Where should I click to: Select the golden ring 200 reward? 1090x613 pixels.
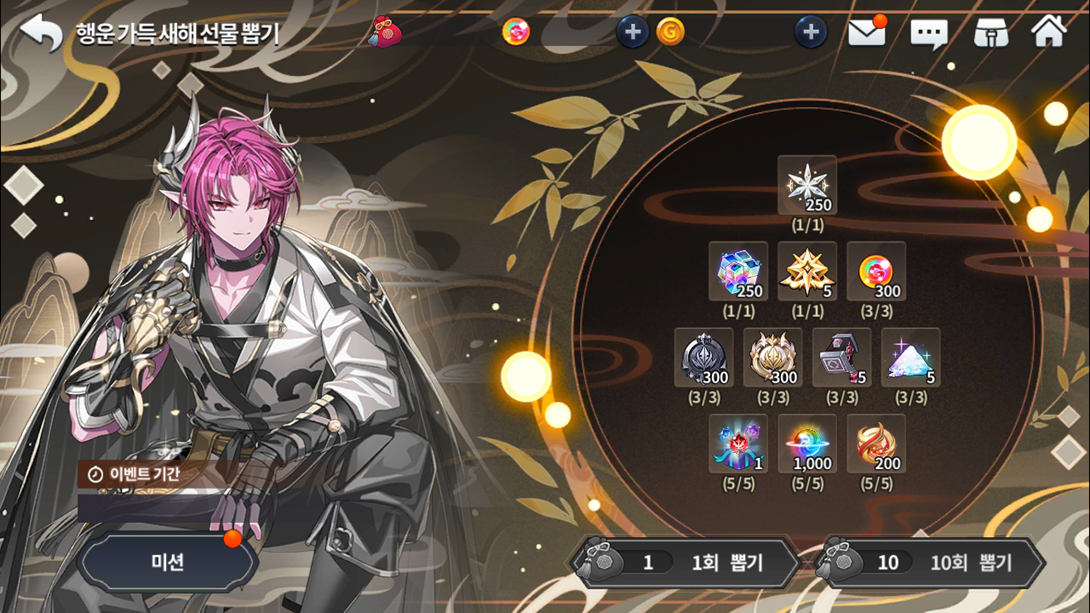[x=876, y=444]
